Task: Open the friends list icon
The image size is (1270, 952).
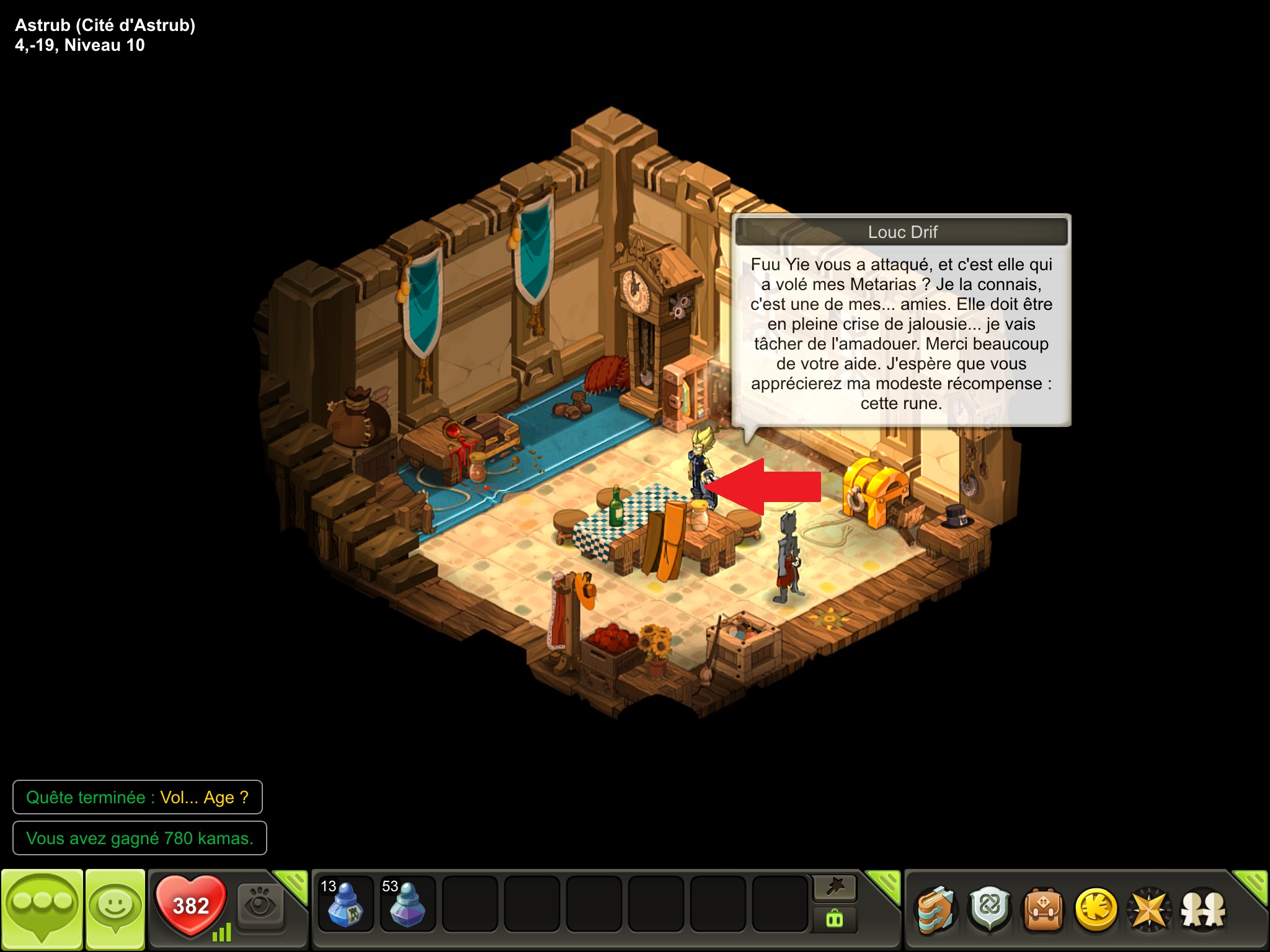Action: click(x=1203, y=910)
